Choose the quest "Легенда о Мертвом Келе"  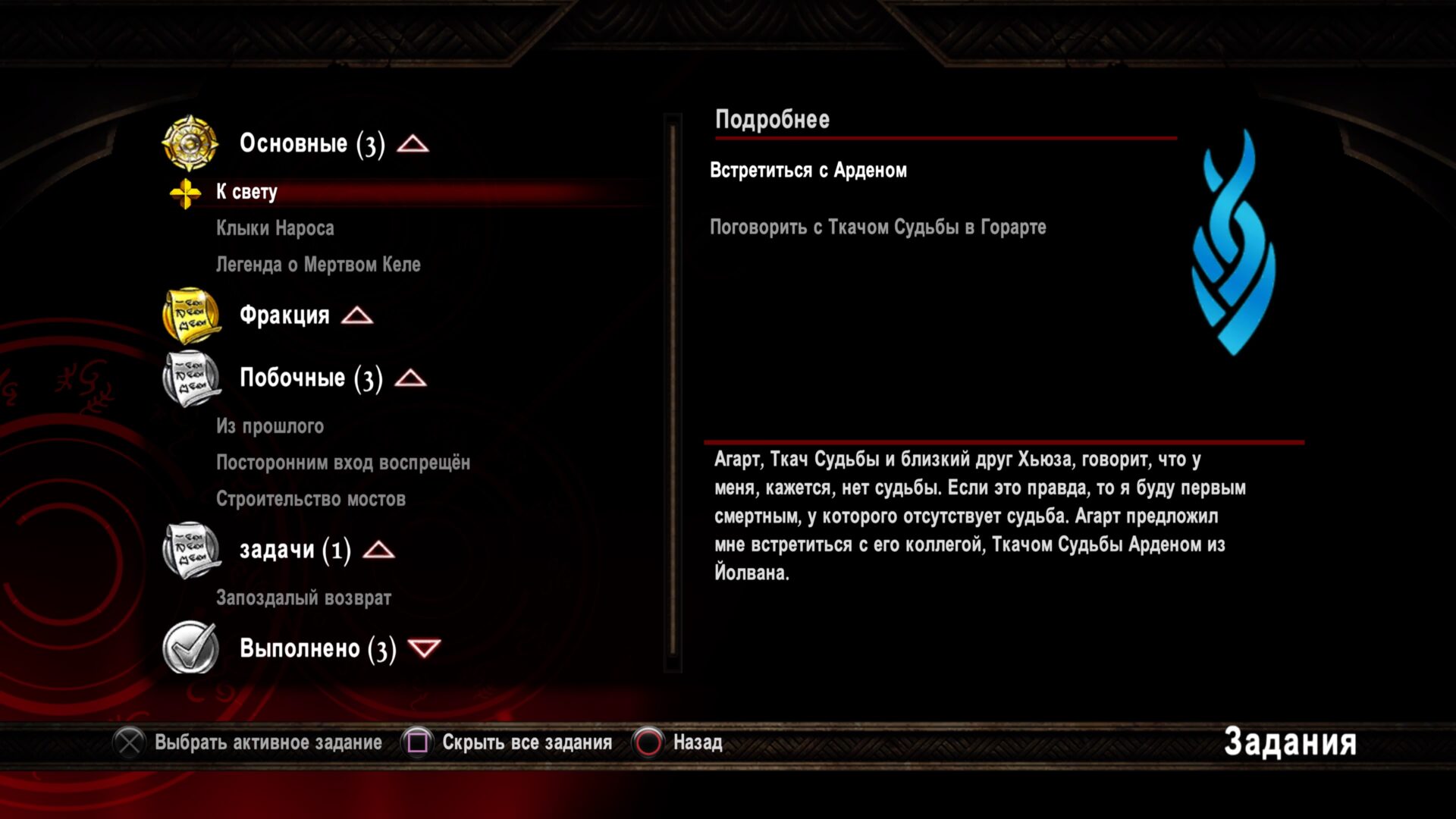tap(318, 265)
